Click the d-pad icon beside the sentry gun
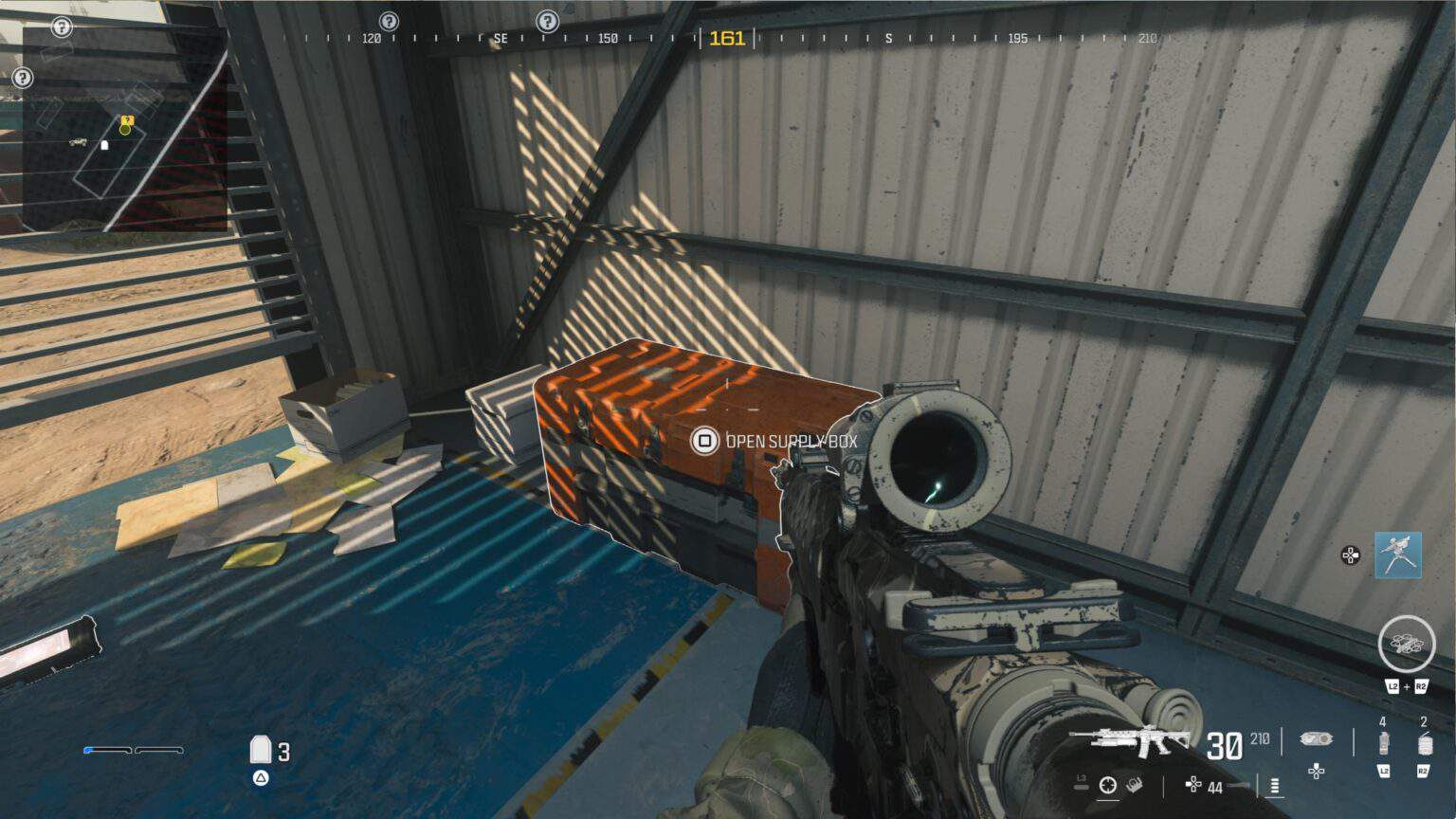The width and height of the screenshot is (1456, 819). (1350, 556)
